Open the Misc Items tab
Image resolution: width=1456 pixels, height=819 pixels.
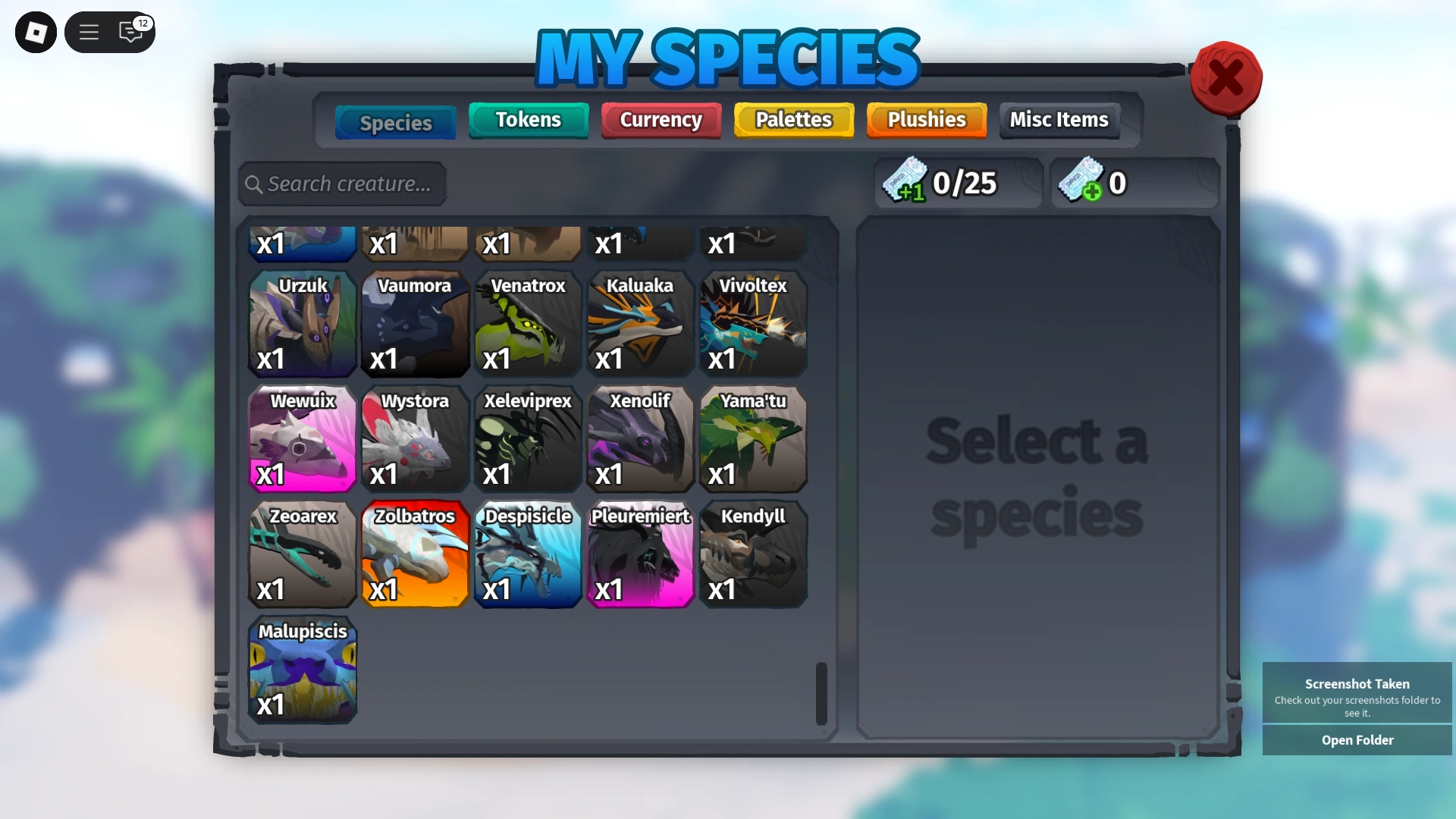coord(1059,120)
